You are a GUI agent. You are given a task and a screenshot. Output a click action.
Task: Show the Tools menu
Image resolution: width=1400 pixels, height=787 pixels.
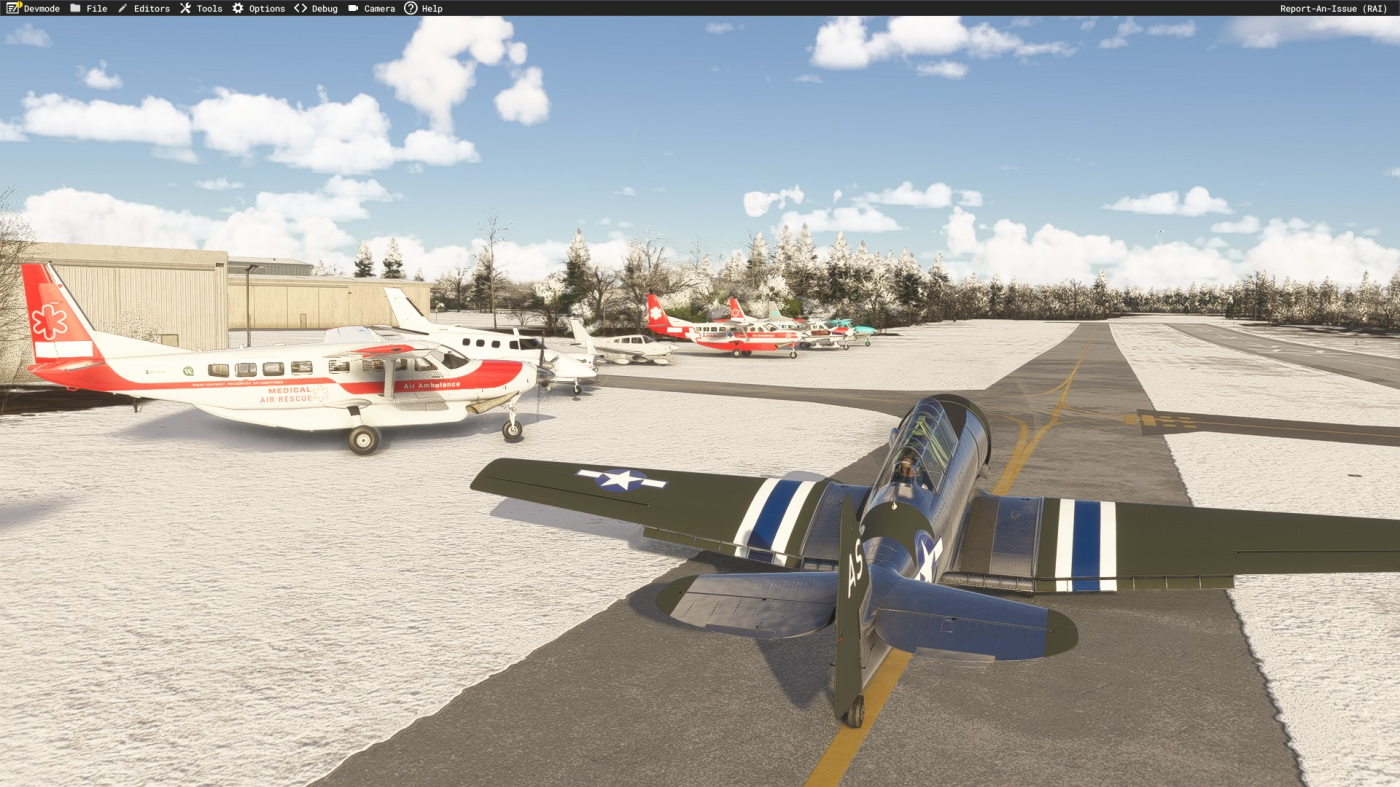(x=201, y=8)
